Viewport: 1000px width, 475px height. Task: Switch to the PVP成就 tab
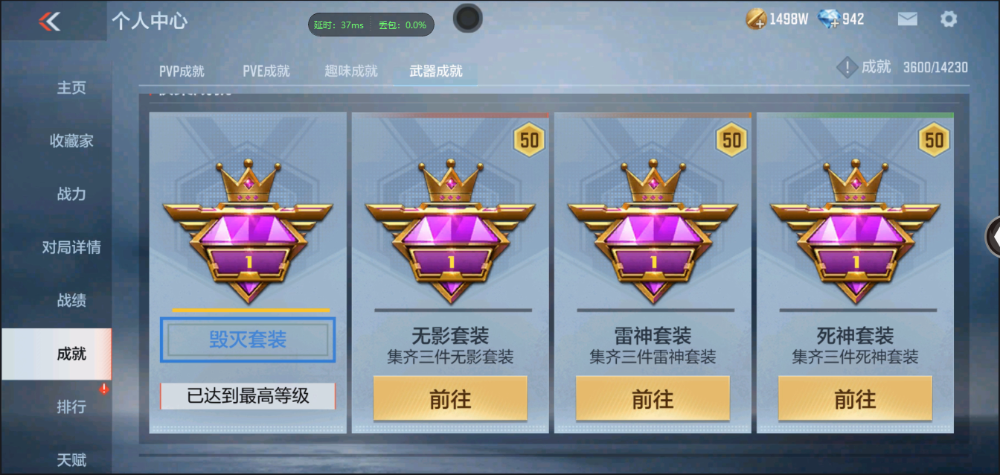tap(182, 71)
